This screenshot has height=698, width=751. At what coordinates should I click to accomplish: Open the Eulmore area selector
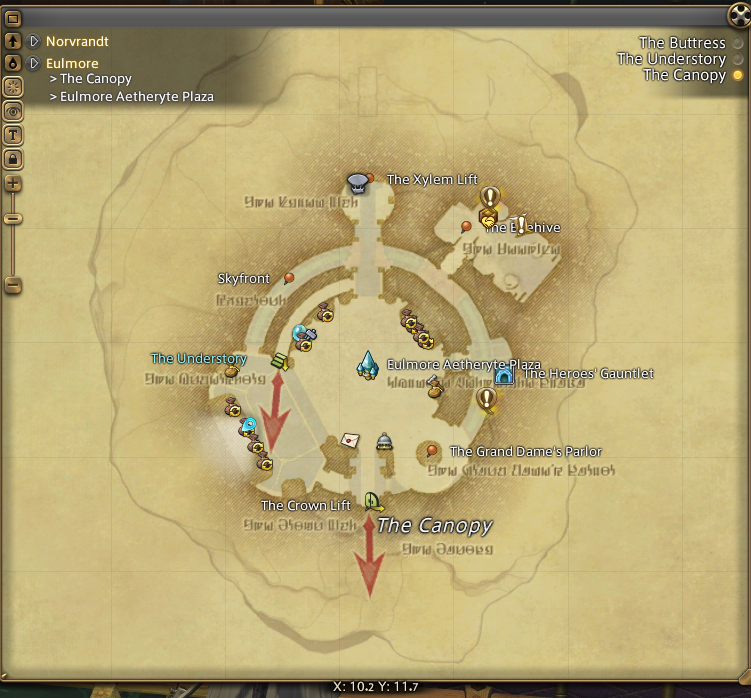[34, 63]
